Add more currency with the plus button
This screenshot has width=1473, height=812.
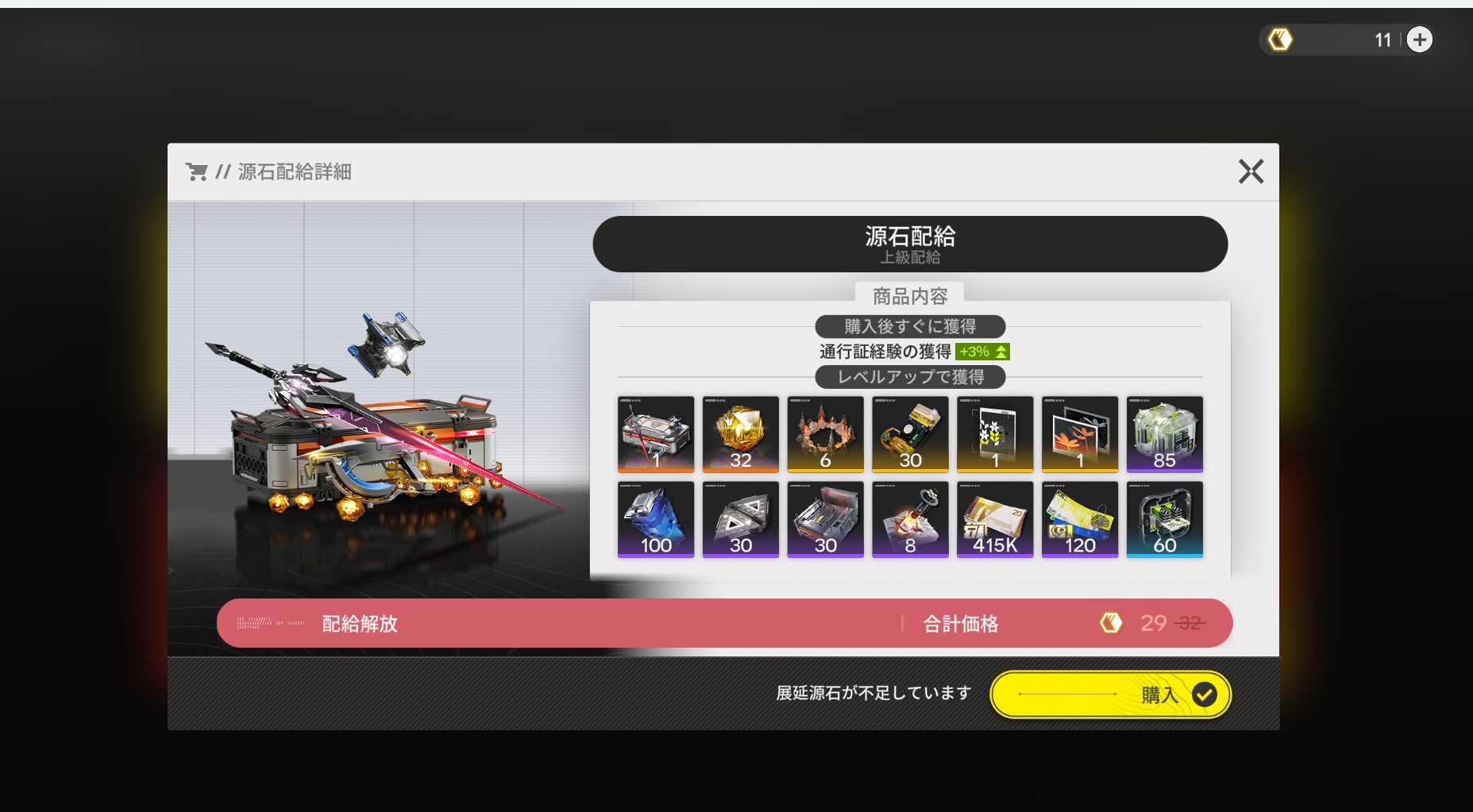[x=1420, y=40]
